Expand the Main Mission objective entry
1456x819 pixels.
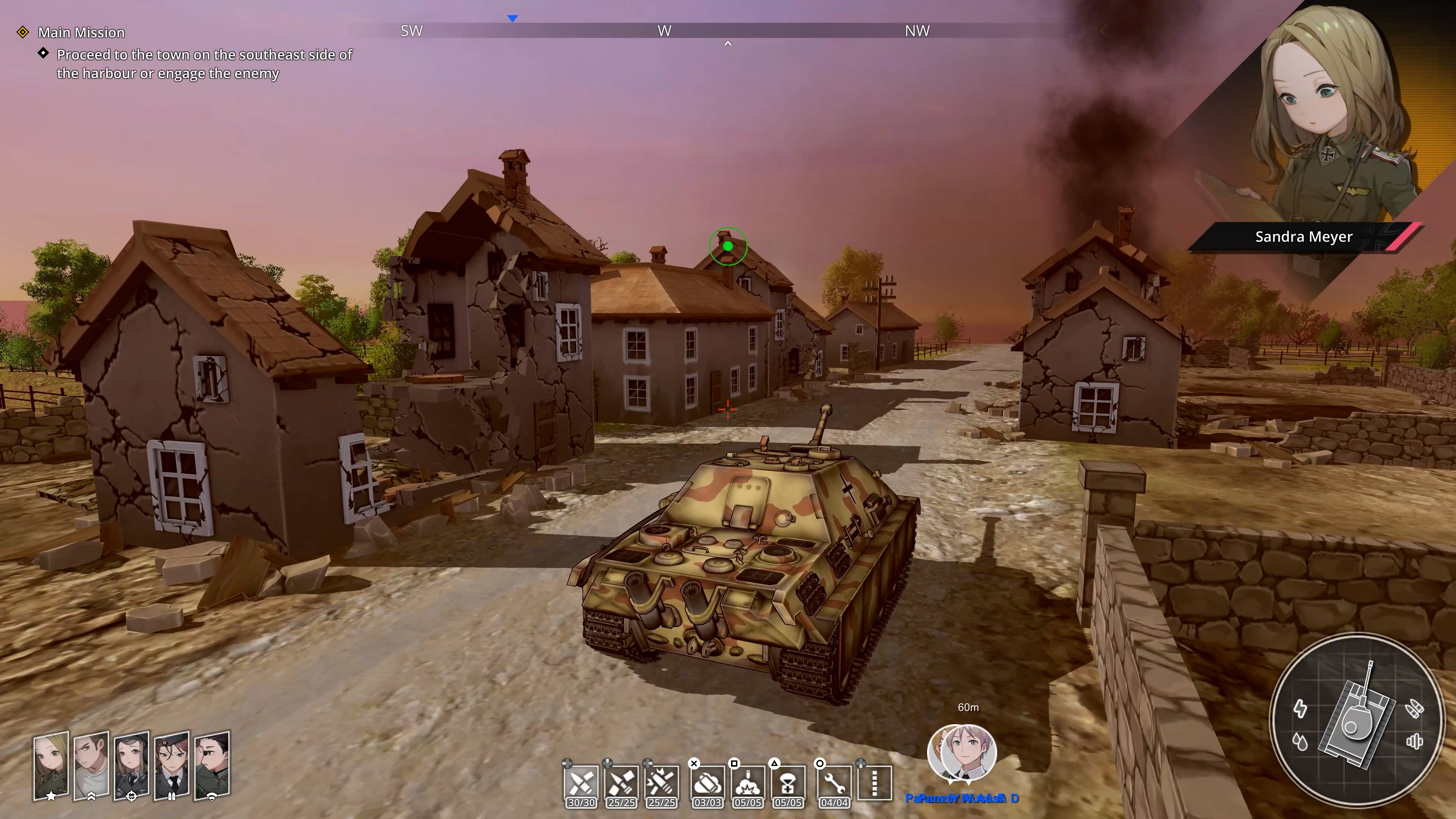tap(81, 32)
